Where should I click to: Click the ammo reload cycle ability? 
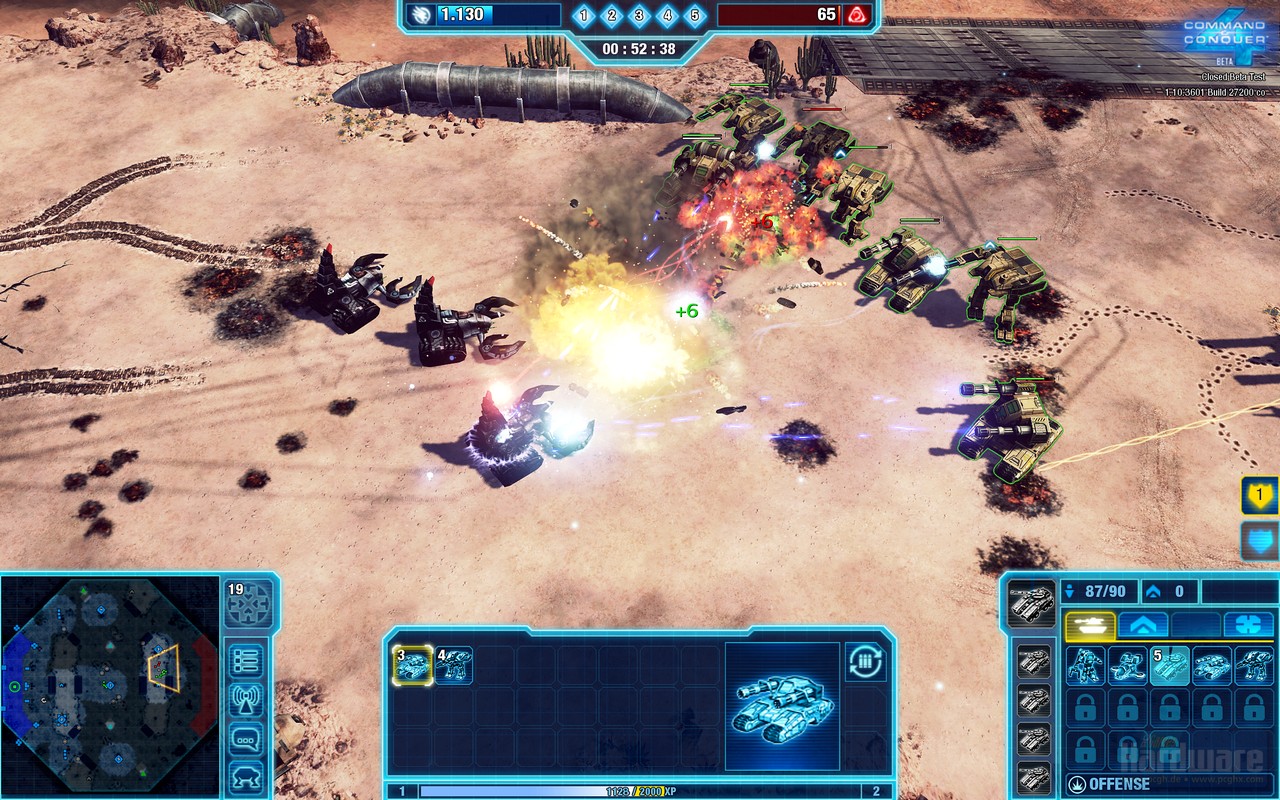(864, 662)
